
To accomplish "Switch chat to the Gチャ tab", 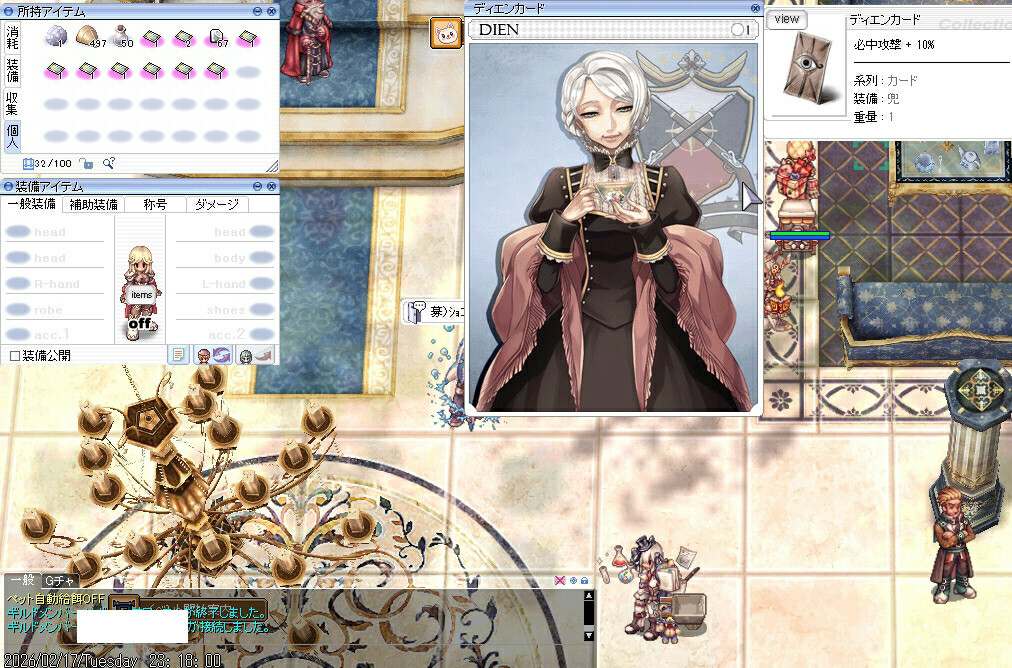I will click(x=59, y=581).
